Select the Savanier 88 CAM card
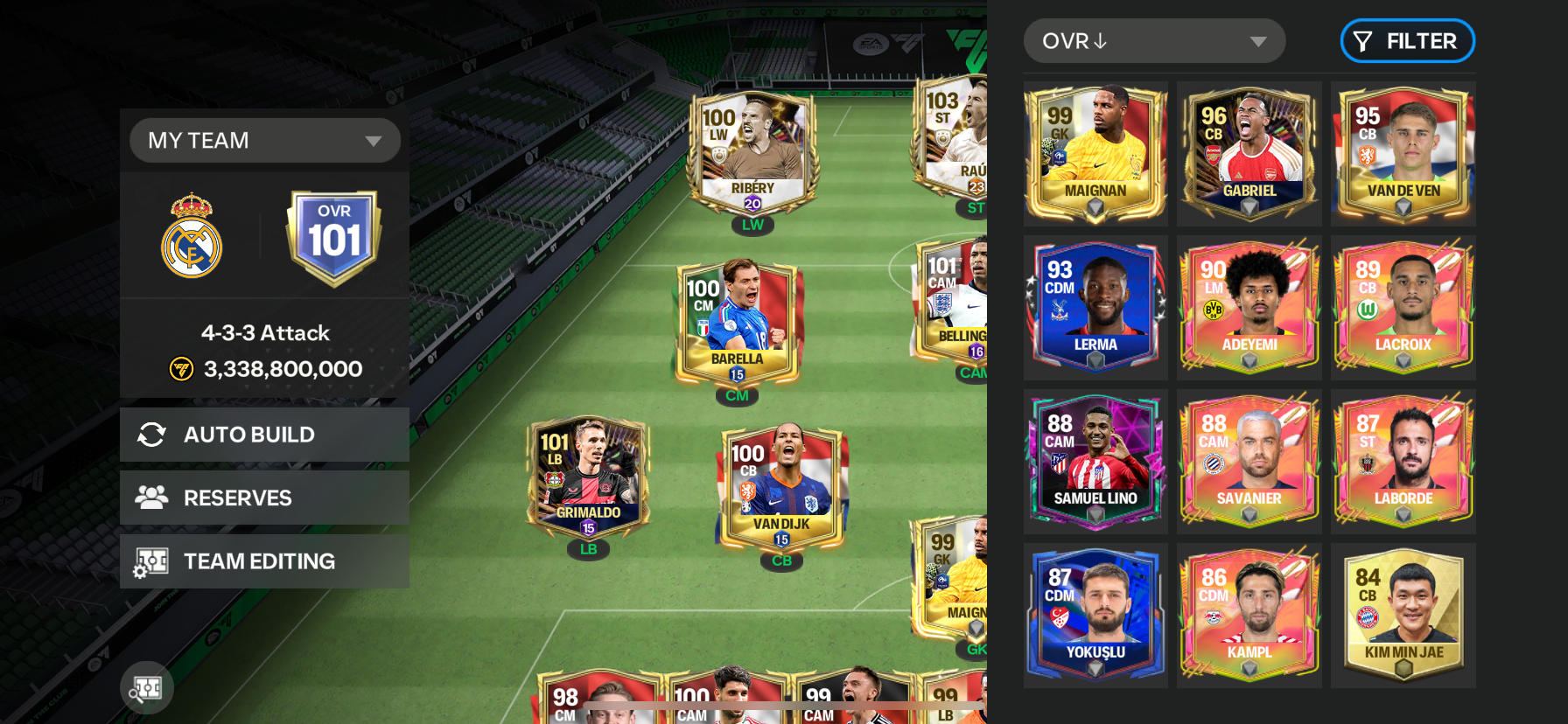The image size is (1568, 724). pyautogui.click(x=1249, y=462)
